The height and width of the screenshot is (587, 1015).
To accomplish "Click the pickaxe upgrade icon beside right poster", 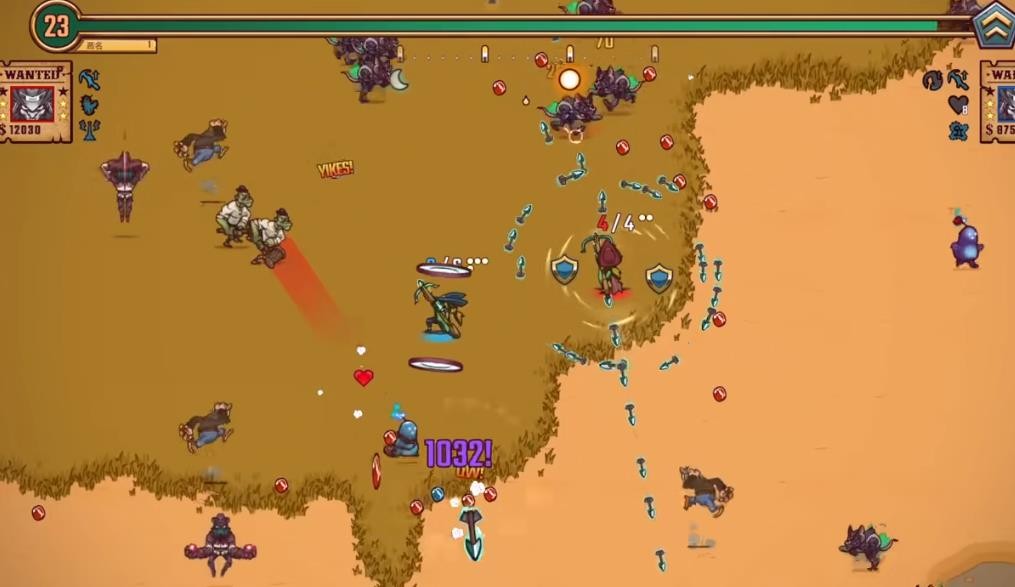I will pos(958,79).
